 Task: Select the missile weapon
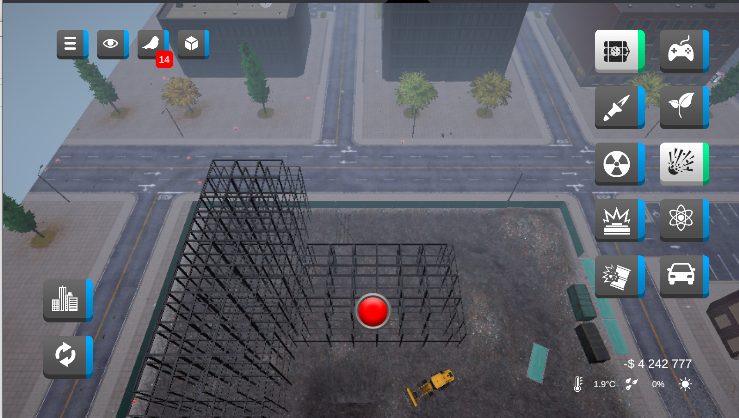(x=618, y=106)
